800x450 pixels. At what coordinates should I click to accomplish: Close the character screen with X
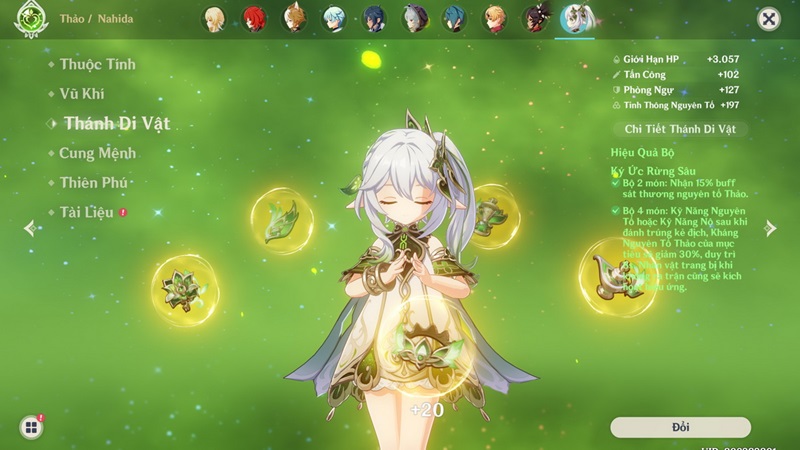[x=768, y=19]
